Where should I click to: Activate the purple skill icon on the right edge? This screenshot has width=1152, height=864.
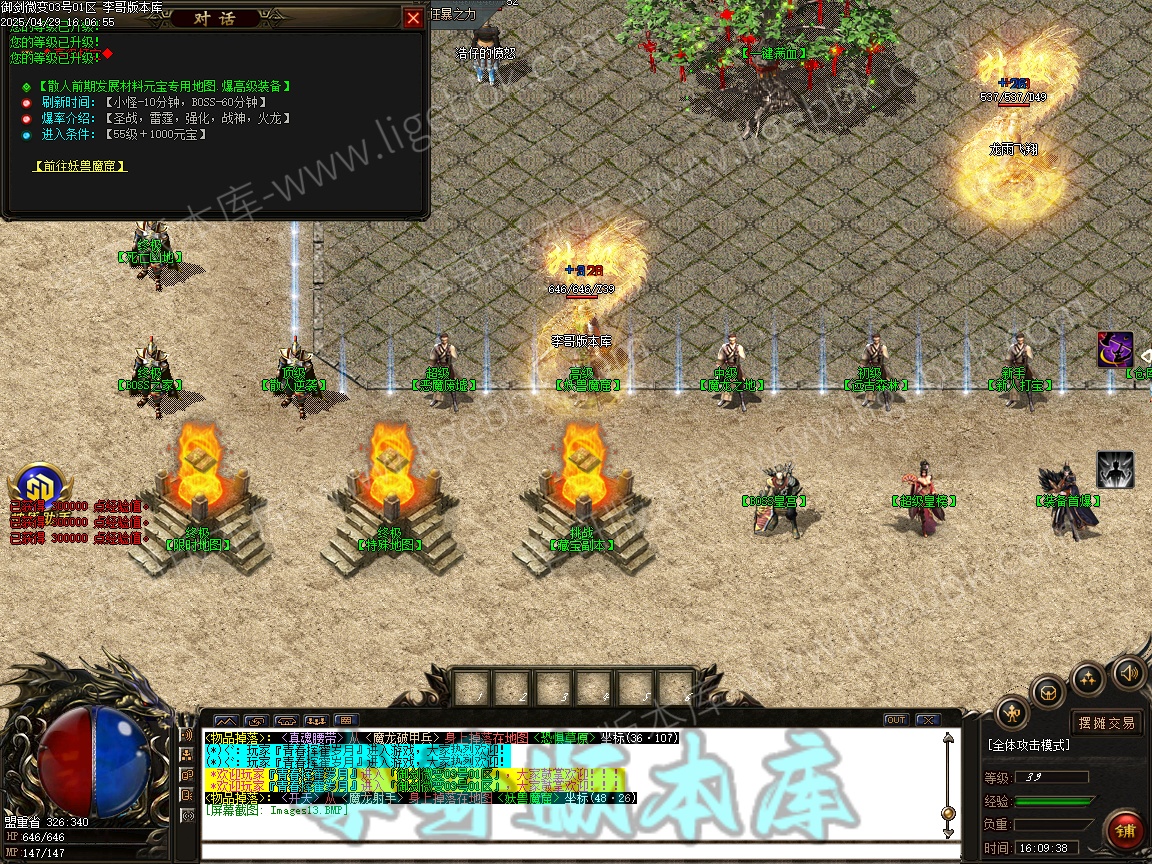pyautogui.click(x=1115, y=350)
